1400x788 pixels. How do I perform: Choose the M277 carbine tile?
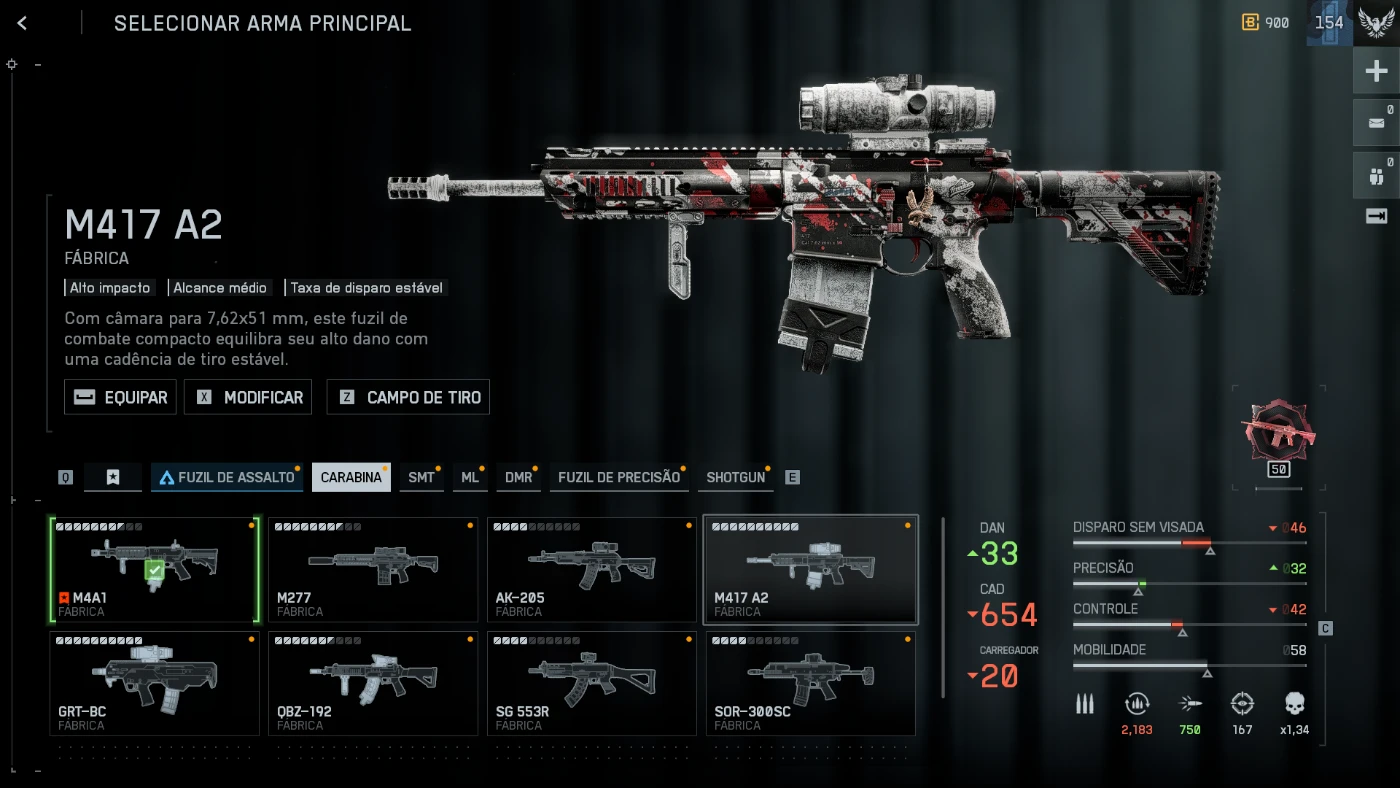point(373,569)
